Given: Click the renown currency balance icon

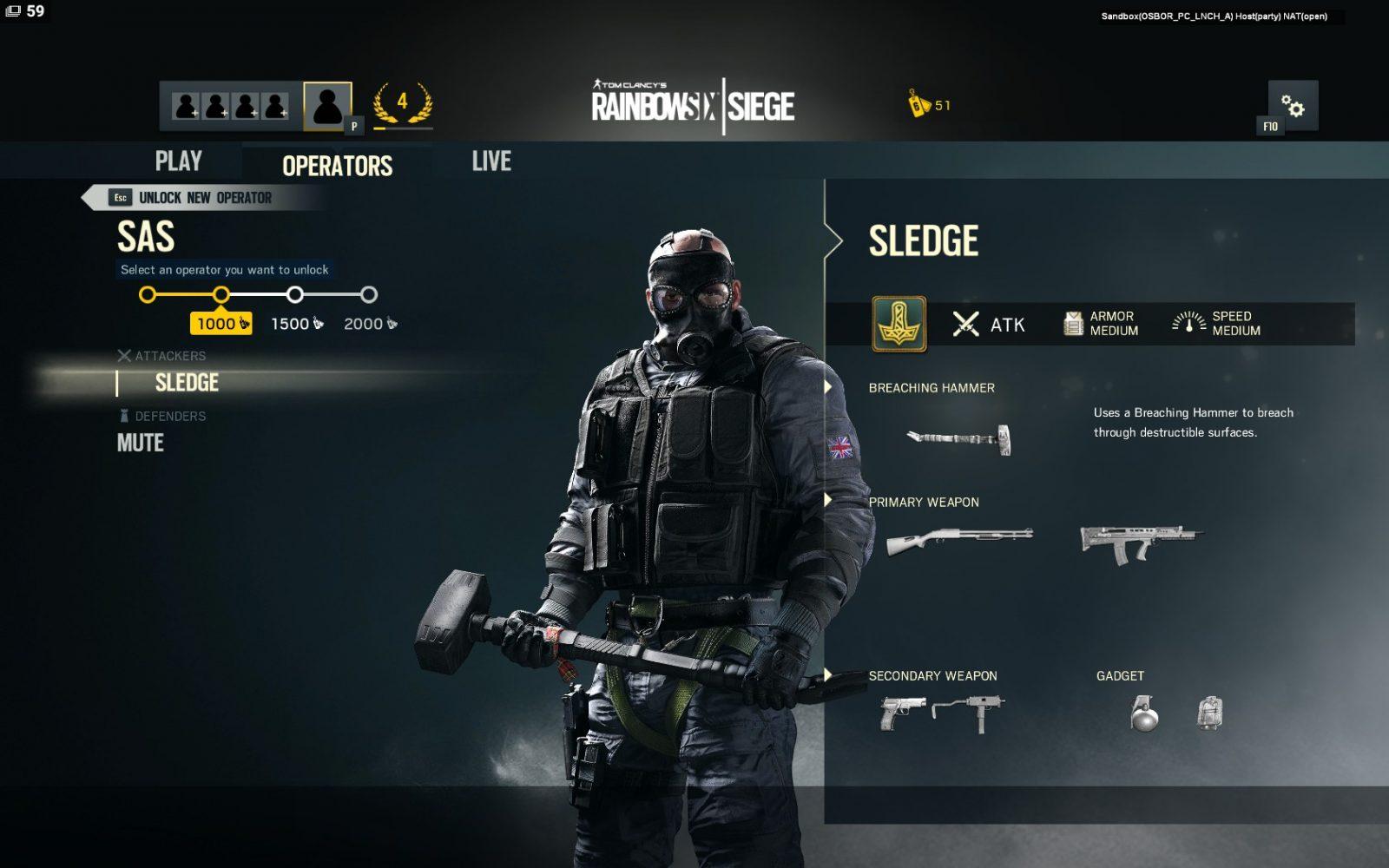Looking at the screenshot, I should click(x=918, y=104).
